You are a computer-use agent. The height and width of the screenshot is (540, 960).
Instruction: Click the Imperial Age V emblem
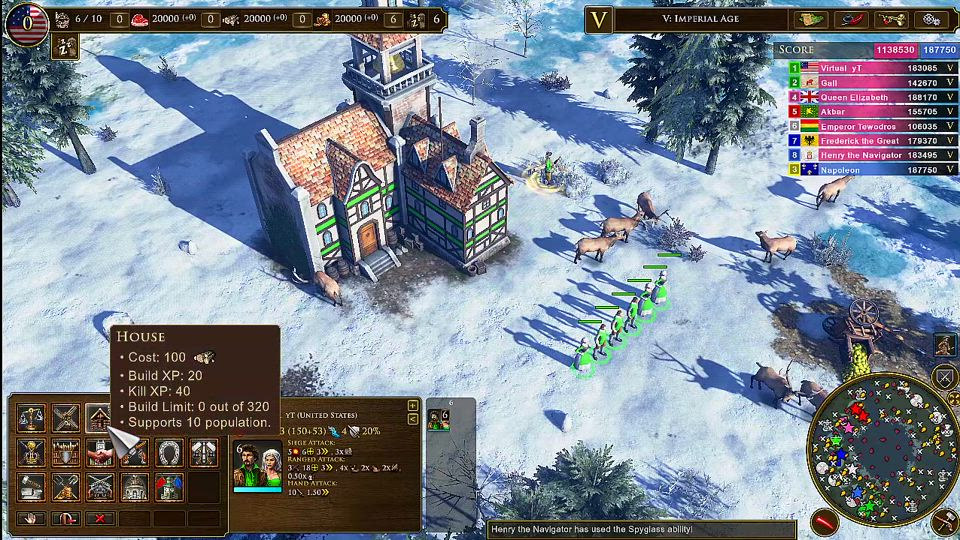pyautogui.click(x=600, y=19)
